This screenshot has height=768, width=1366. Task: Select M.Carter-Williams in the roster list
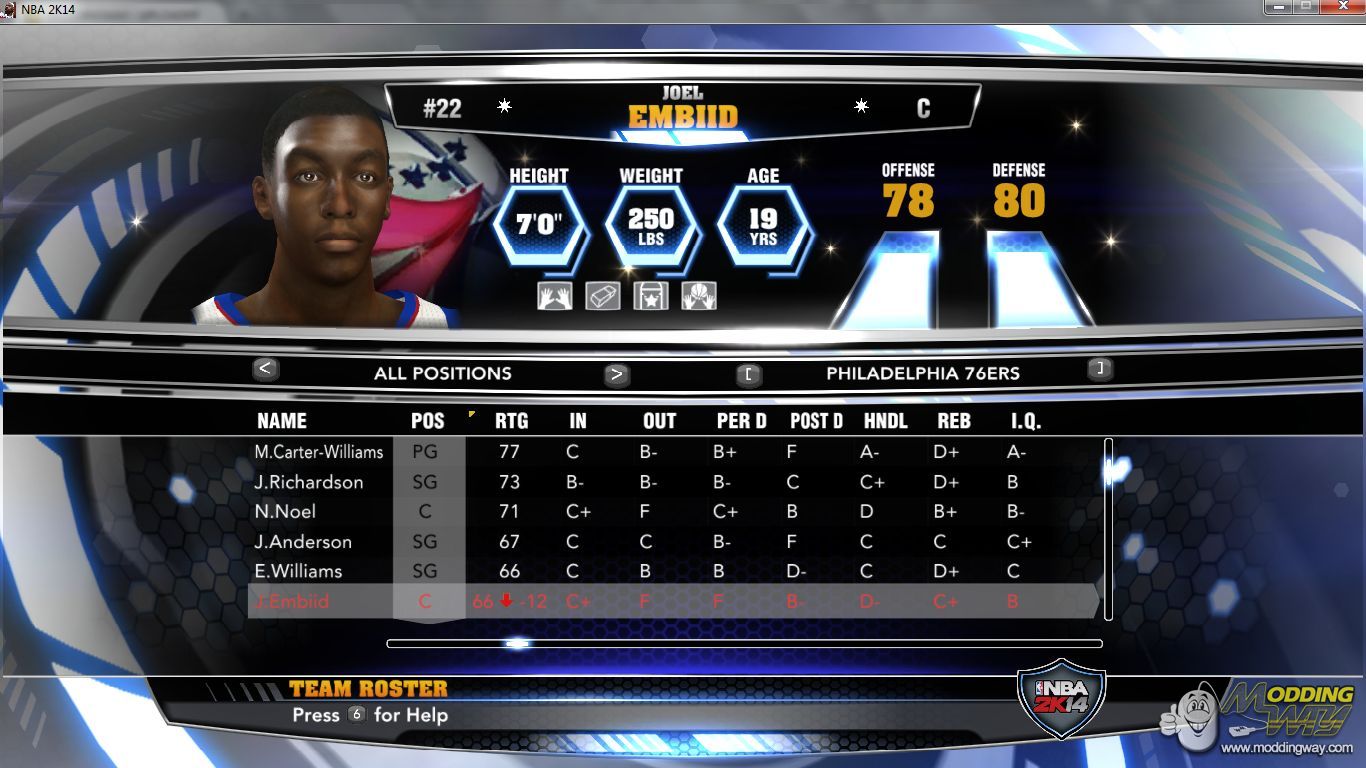point(319,452)
